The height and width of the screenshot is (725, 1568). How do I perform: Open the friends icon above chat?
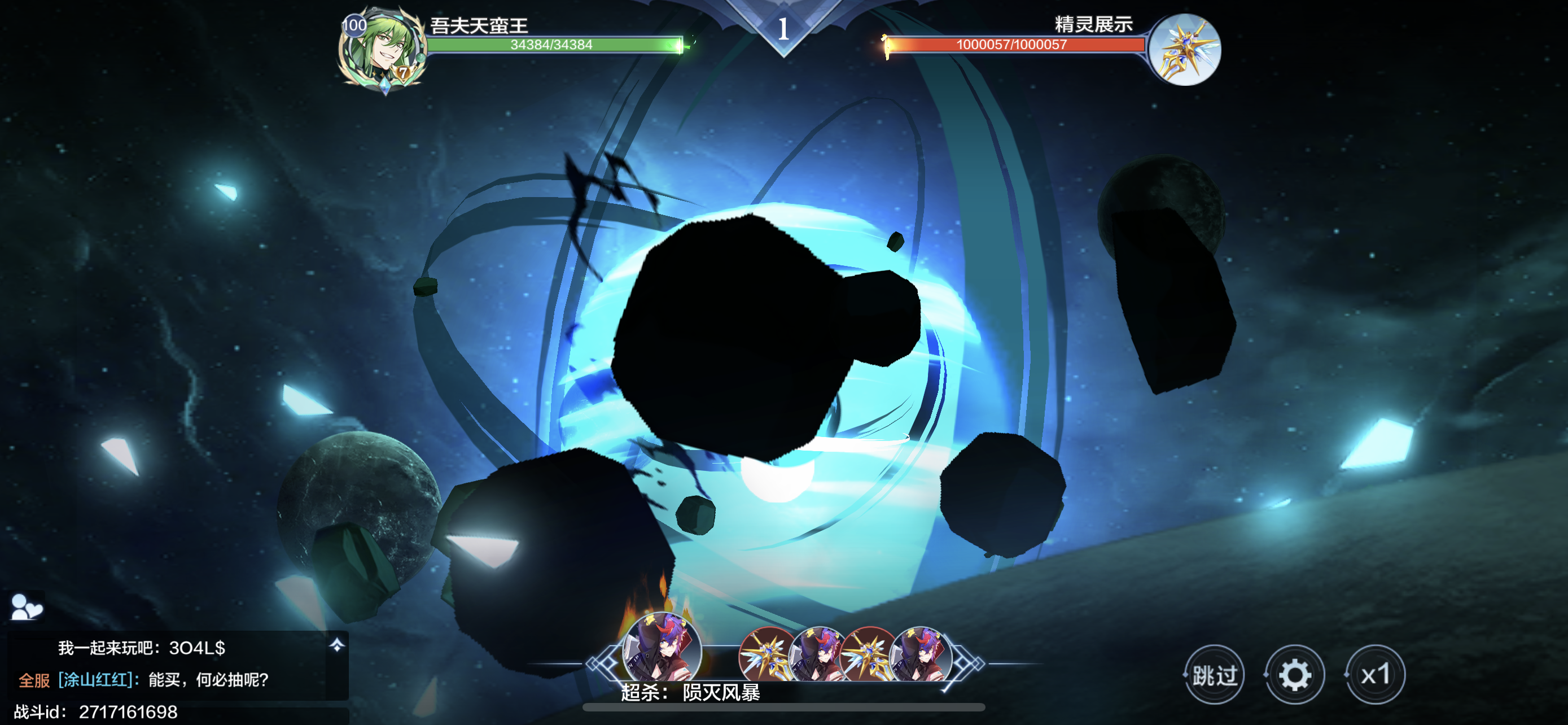[26, 606]
